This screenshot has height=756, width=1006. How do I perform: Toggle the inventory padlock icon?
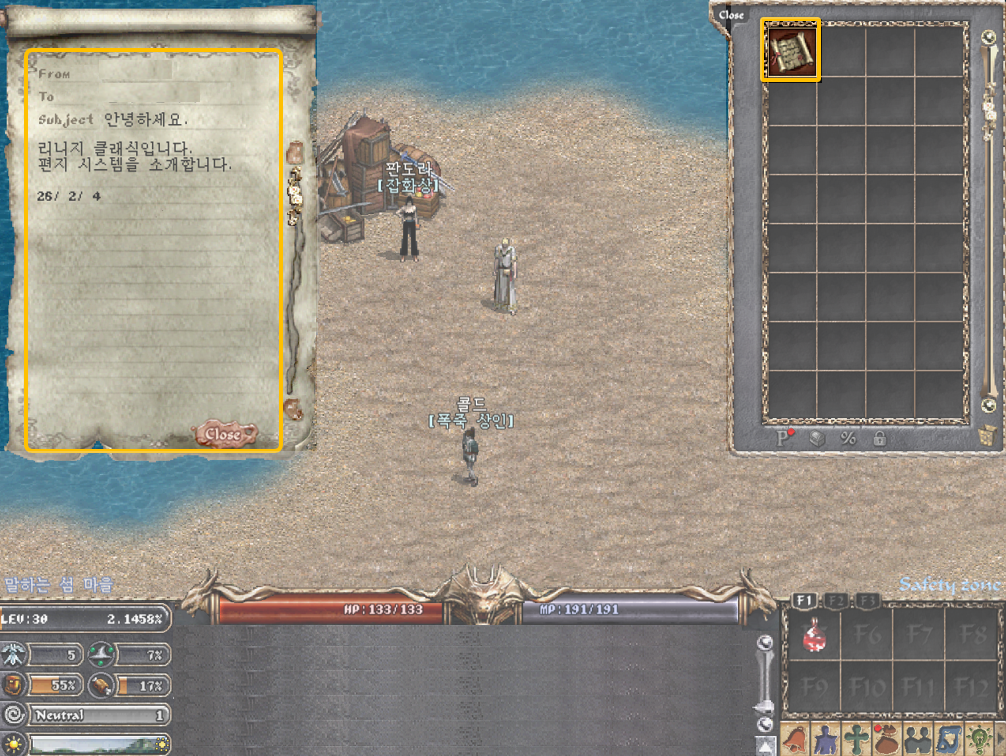[x=879, y=438]
